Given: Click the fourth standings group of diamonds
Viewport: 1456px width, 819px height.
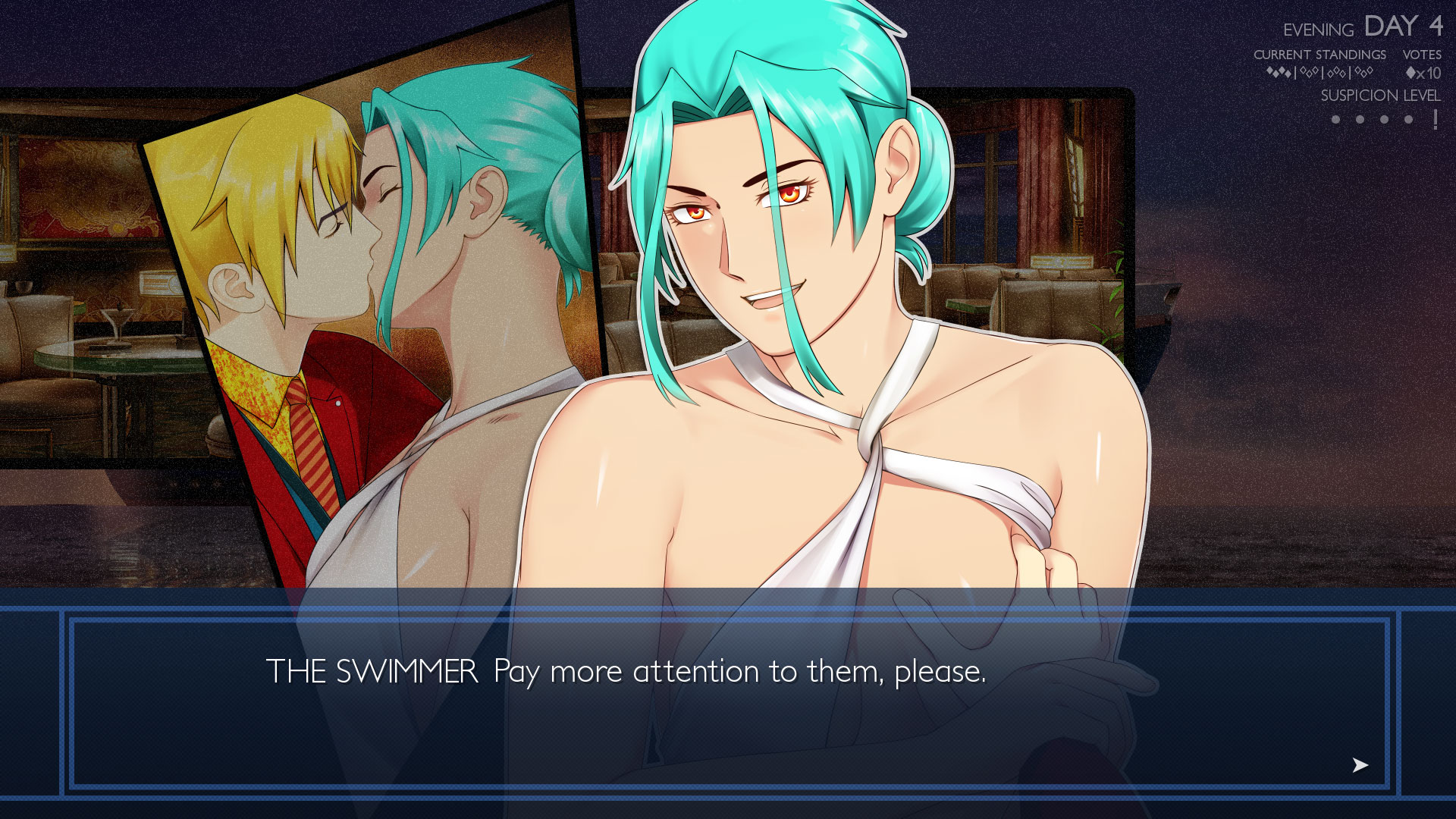Looking at the screenshot, I should (x=1363, y=73).
